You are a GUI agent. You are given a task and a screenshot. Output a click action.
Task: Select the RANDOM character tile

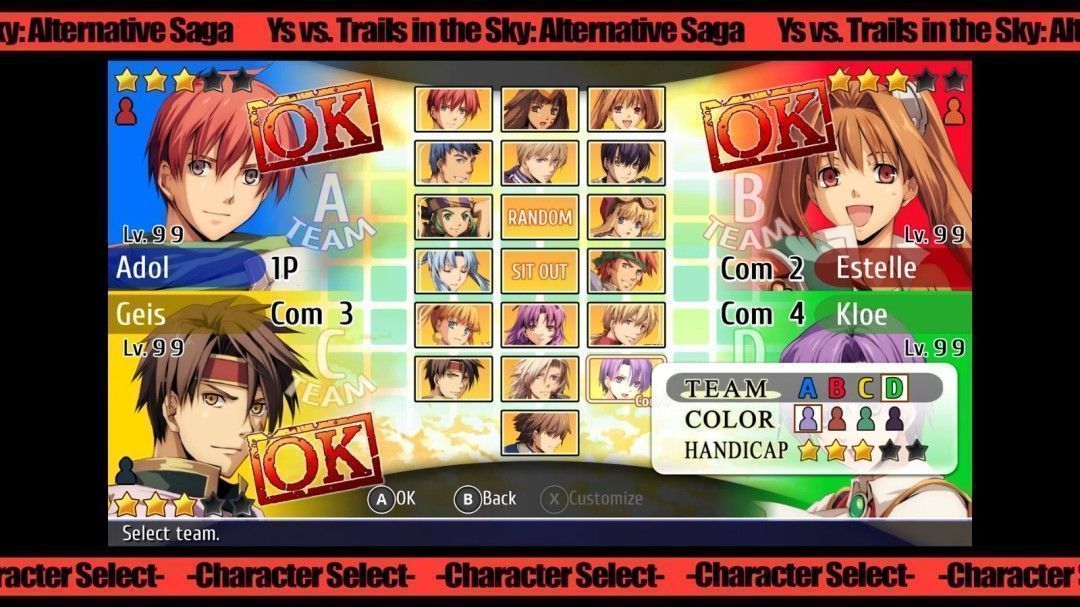pos(540,216)
